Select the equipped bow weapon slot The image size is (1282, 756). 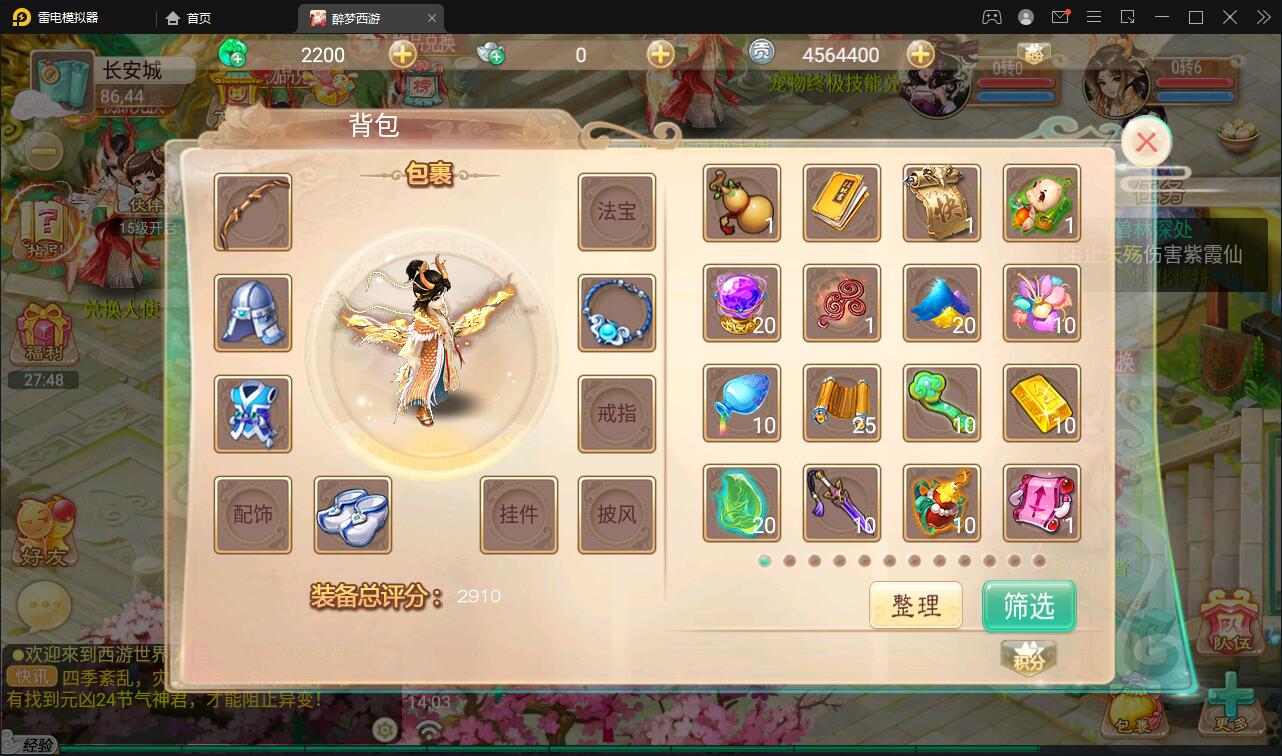253,212
